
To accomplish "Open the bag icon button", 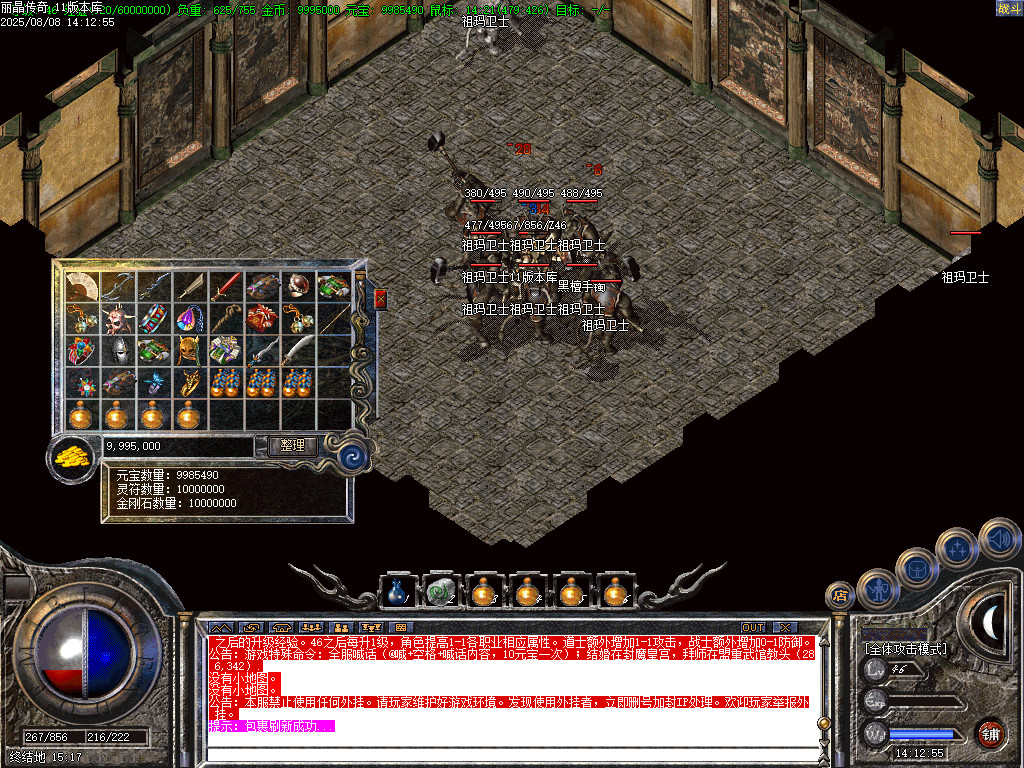I will [x=916, y=568].
